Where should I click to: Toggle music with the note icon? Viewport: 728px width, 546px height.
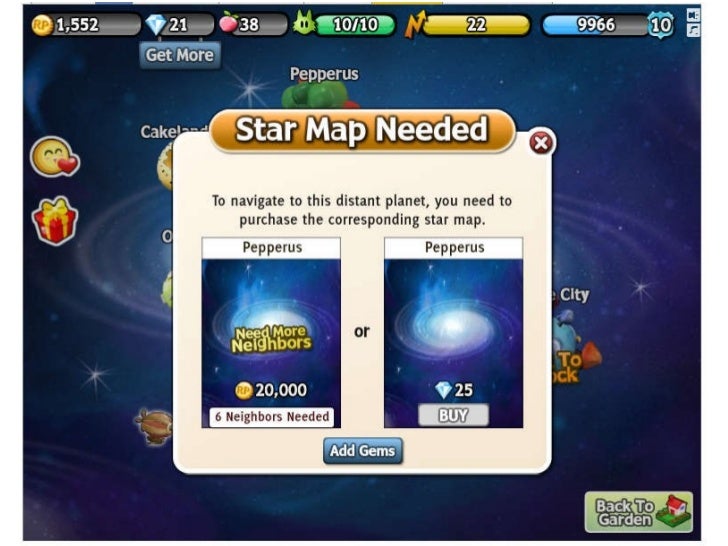(694, 31)
